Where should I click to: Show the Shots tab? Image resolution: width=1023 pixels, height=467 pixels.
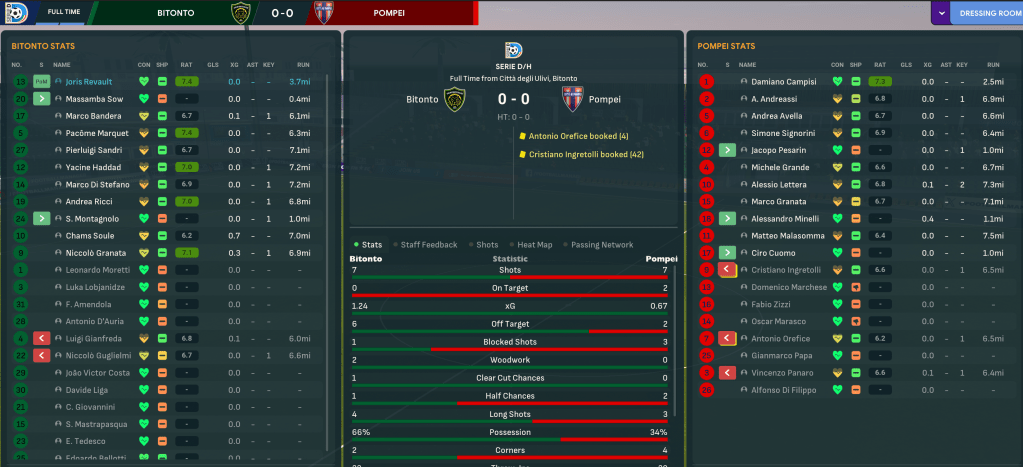(486, 244)
